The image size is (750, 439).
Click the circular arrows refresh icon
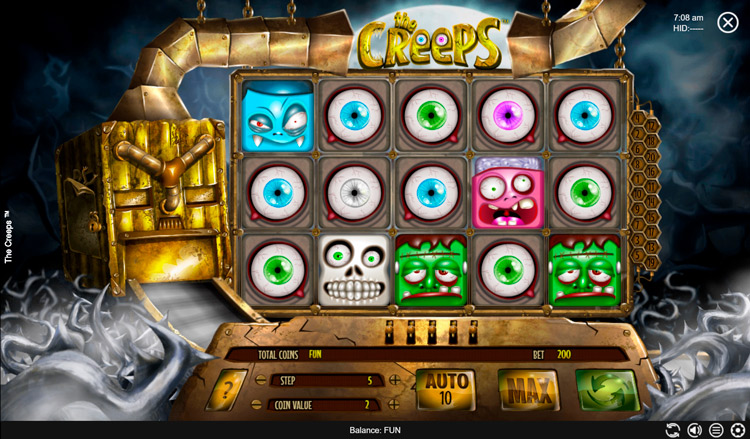point(673,431)
